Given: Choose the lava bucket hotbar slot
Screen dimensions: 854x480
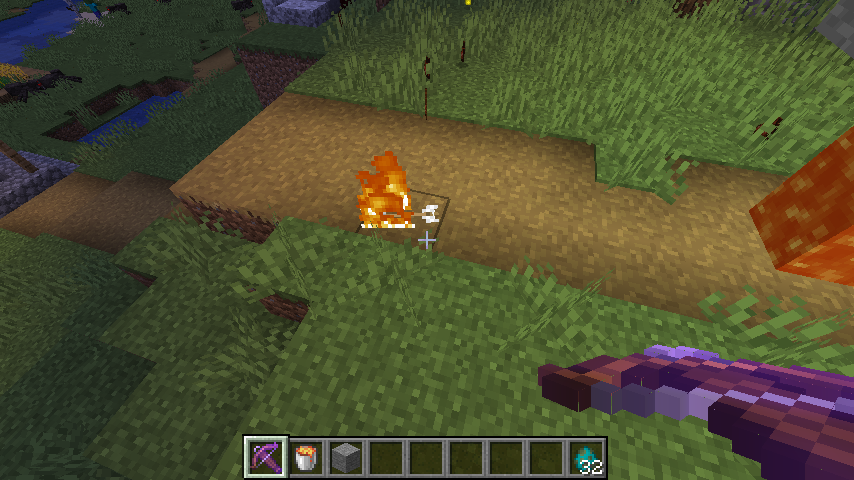Looking at the screenshot, I should (306, 458).
